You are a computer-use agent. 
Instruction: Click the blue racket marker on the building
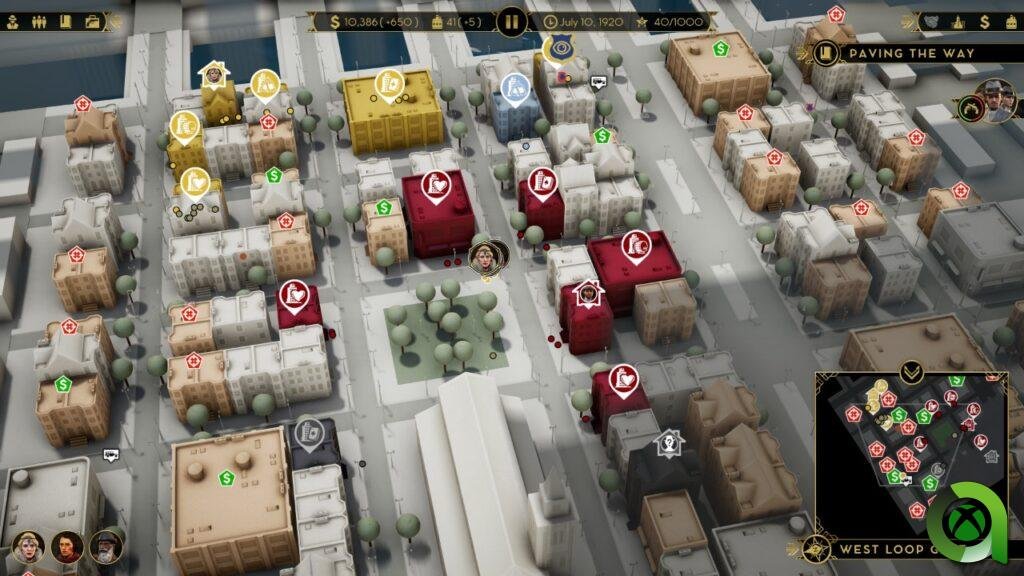pos(514,88)
